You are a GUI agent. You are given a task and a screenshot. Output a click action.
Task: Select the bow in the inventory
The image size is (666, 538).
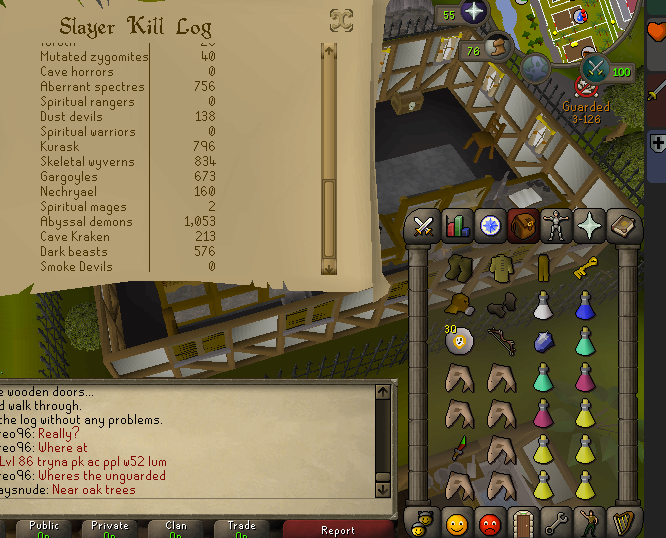501,340
